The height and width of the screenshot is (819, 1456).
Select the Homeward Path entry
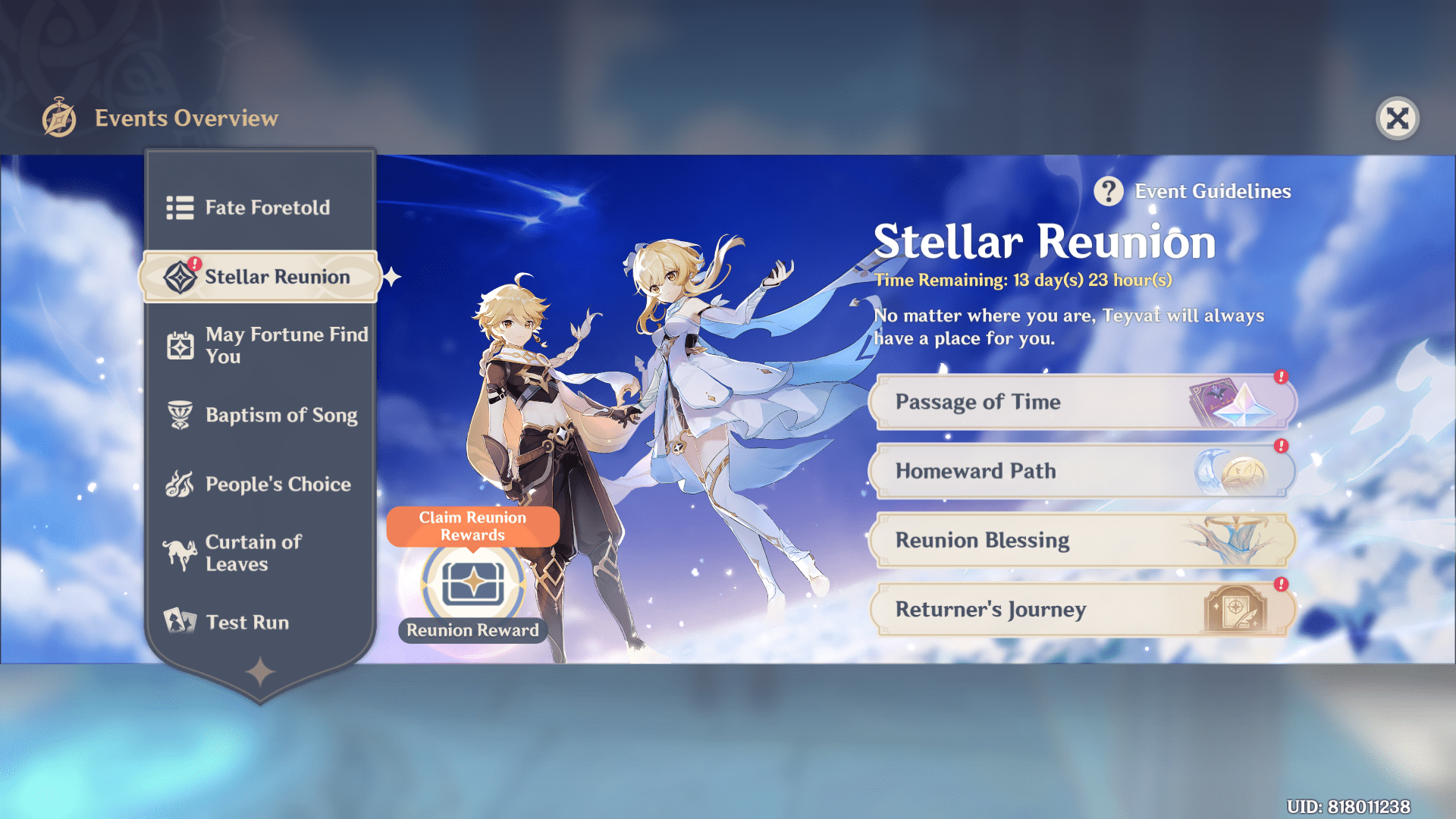pos(1081,471)
